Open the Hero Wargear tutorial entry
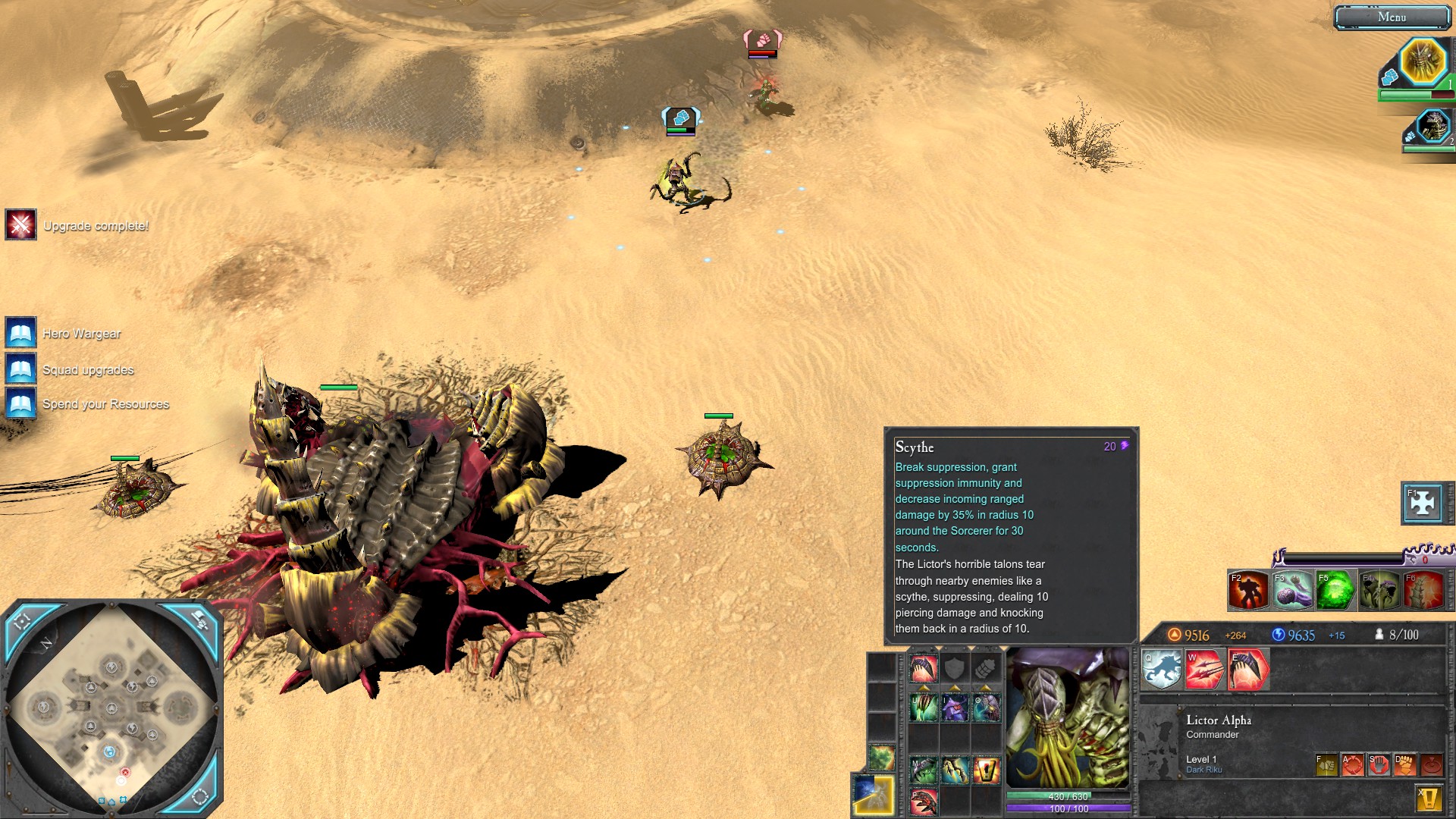The height and width of the screenshot is (819, 1456). coord(21,333)
